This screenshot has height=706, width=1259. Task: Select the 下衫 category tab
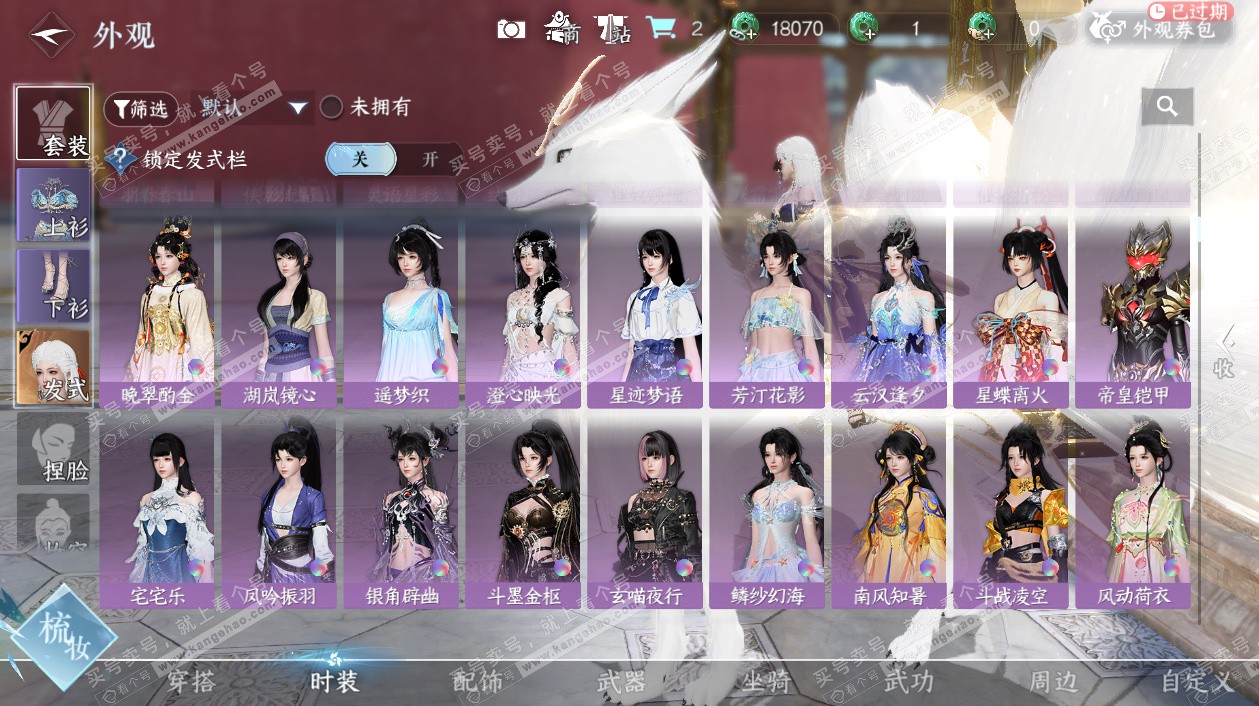(x=53, y=286)
